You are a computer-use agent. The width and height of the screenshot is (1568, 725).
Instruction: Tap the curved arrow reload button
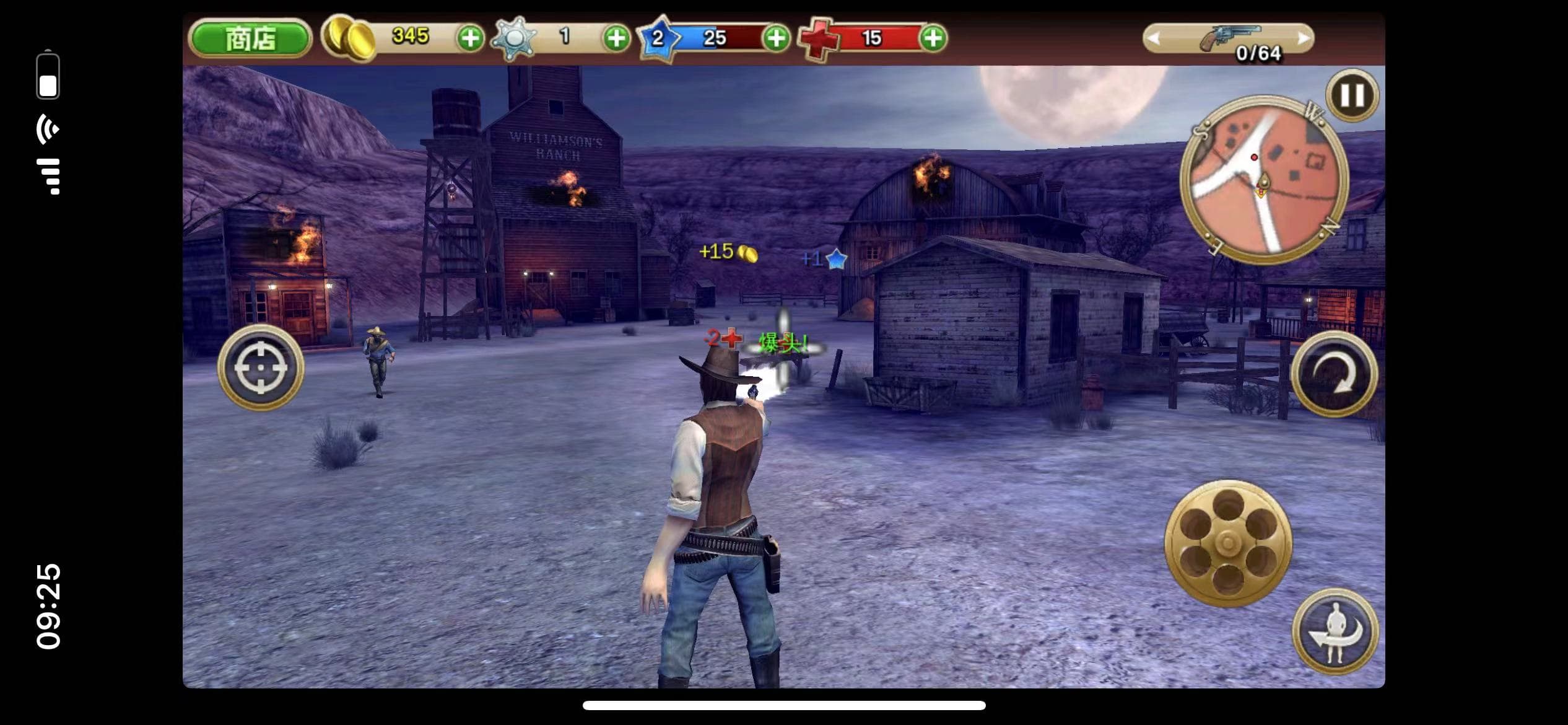click(x=1334, y=374)
